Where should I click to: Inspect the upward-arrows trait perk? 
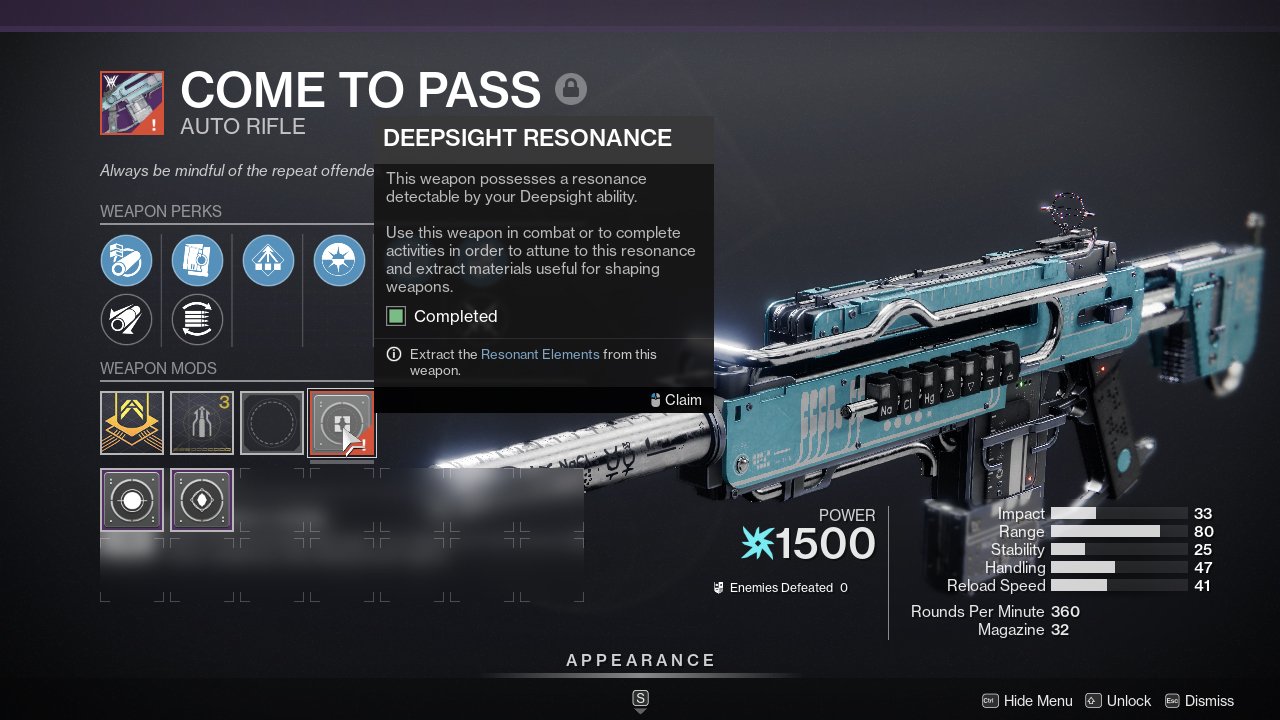tap(268, 261)
